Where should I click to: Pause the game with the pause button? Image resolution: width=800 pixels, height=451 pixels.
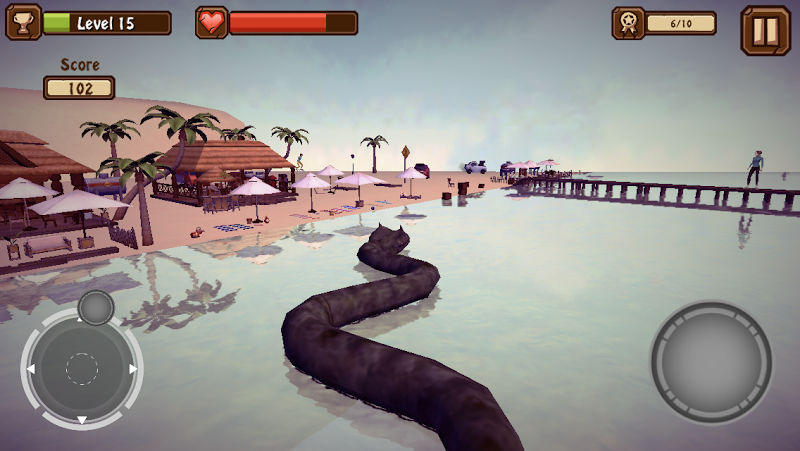pos(765,30)
